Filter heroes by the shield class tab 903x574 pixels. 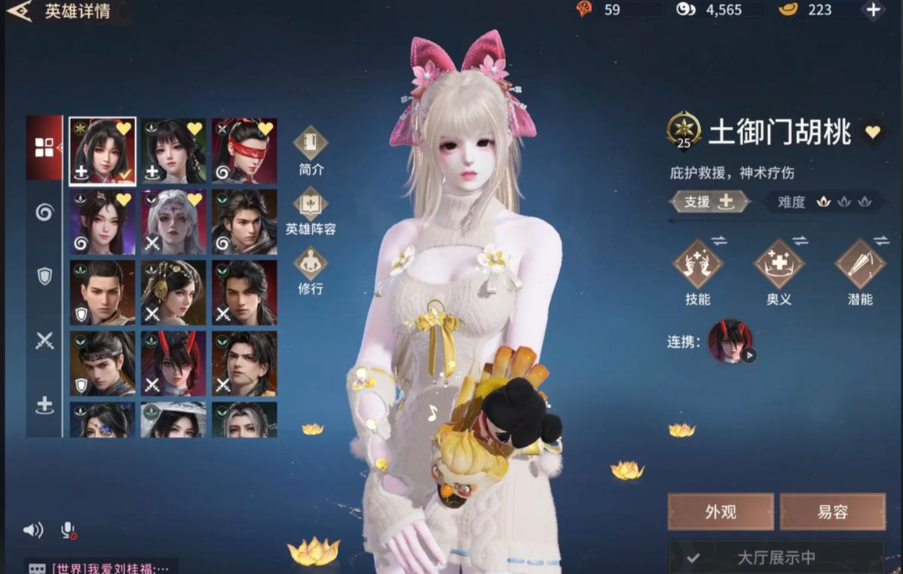coord(44,277)
